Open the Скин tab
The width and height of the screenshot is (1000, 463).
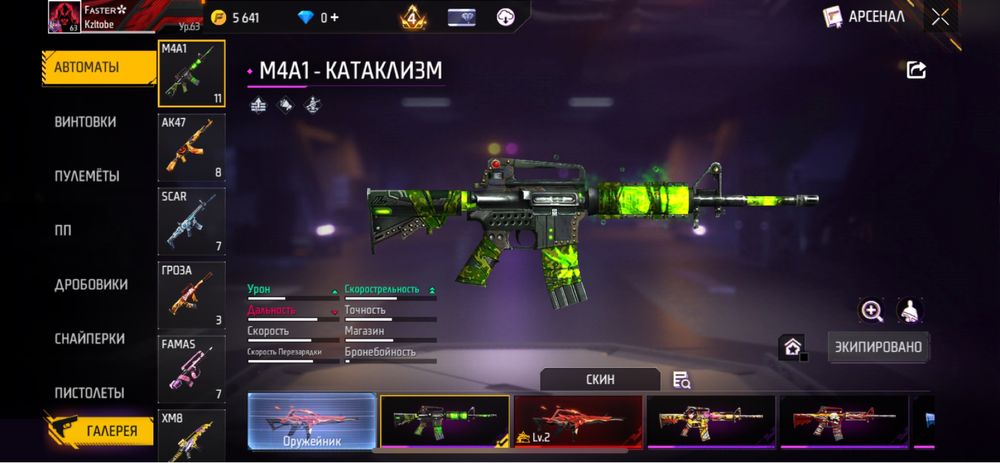tap(600, 380)
